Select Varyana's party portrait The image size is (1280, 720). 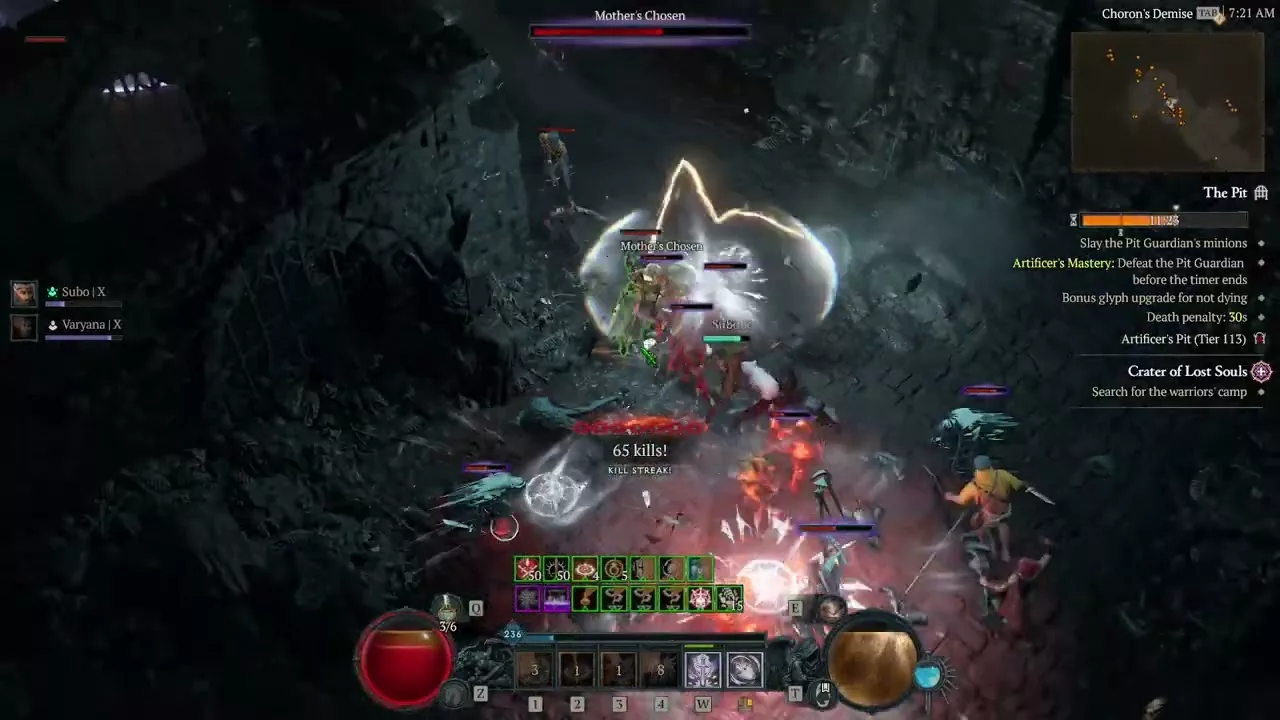click(x=24, y=326)
